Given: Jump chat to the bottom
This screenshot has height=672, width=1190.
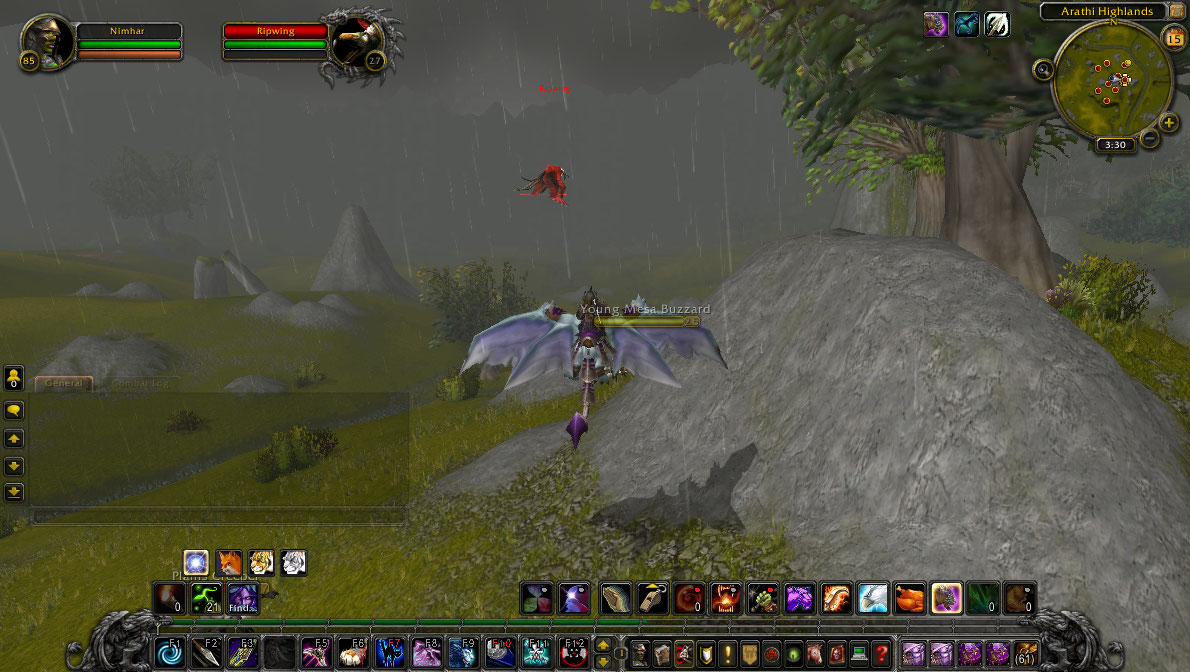Looking at the screenshot, I should [14, 491].
